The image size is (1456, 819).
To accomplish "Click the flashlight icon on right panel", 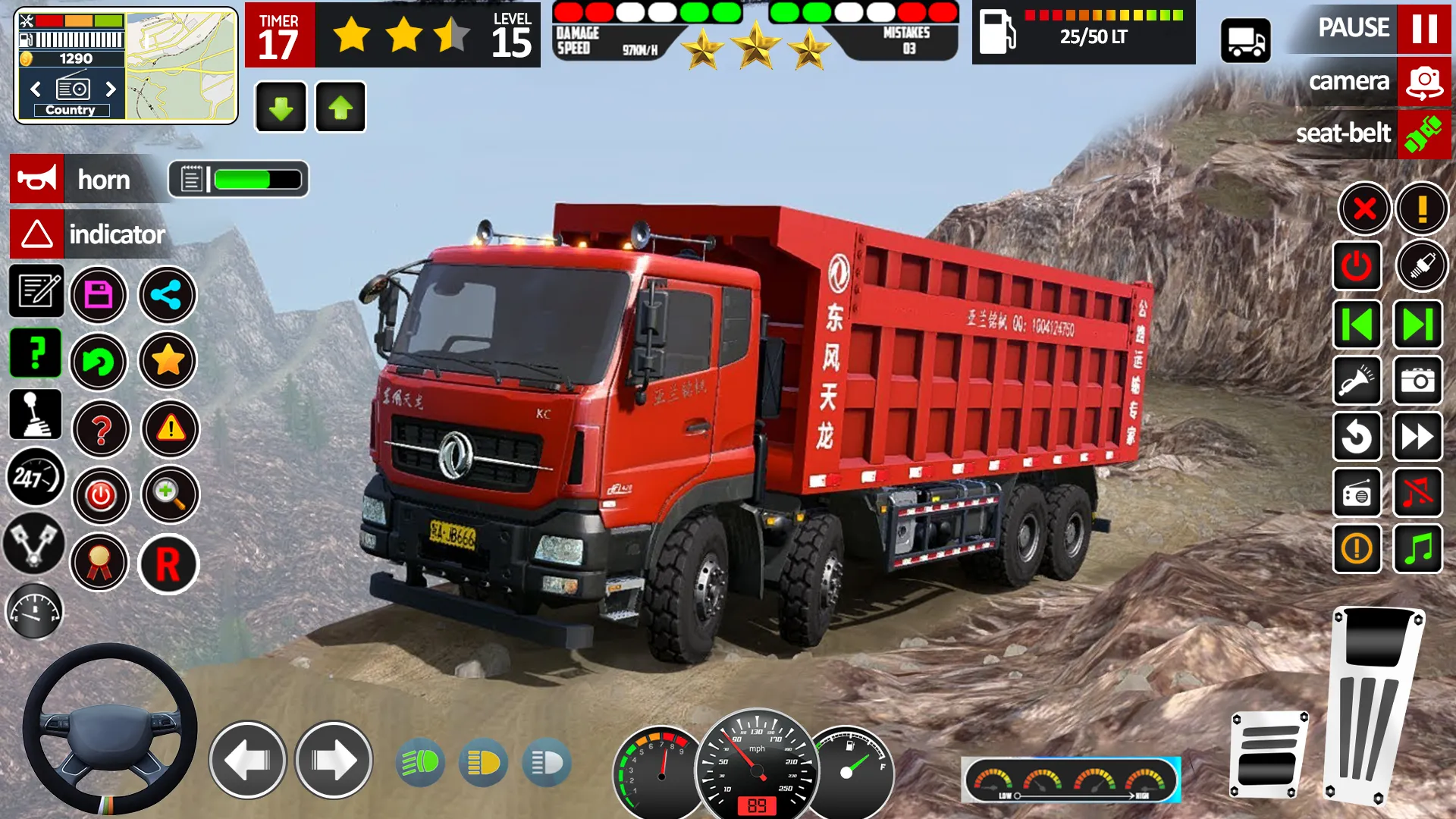I will [x=1357, y=381].
